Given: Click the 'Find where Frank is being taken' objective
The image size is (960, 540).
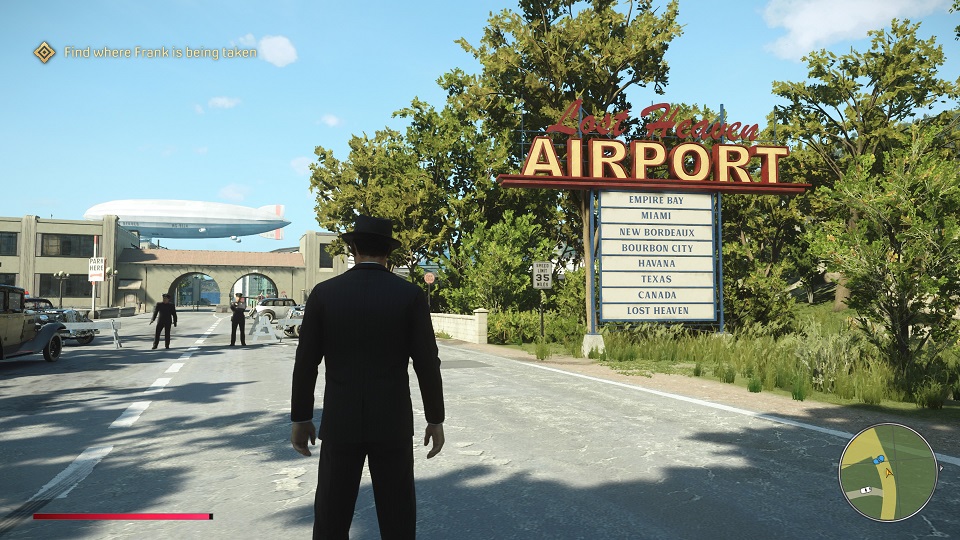Looking at the screenshot, I should pyautogui.click(x=160, y=52).
